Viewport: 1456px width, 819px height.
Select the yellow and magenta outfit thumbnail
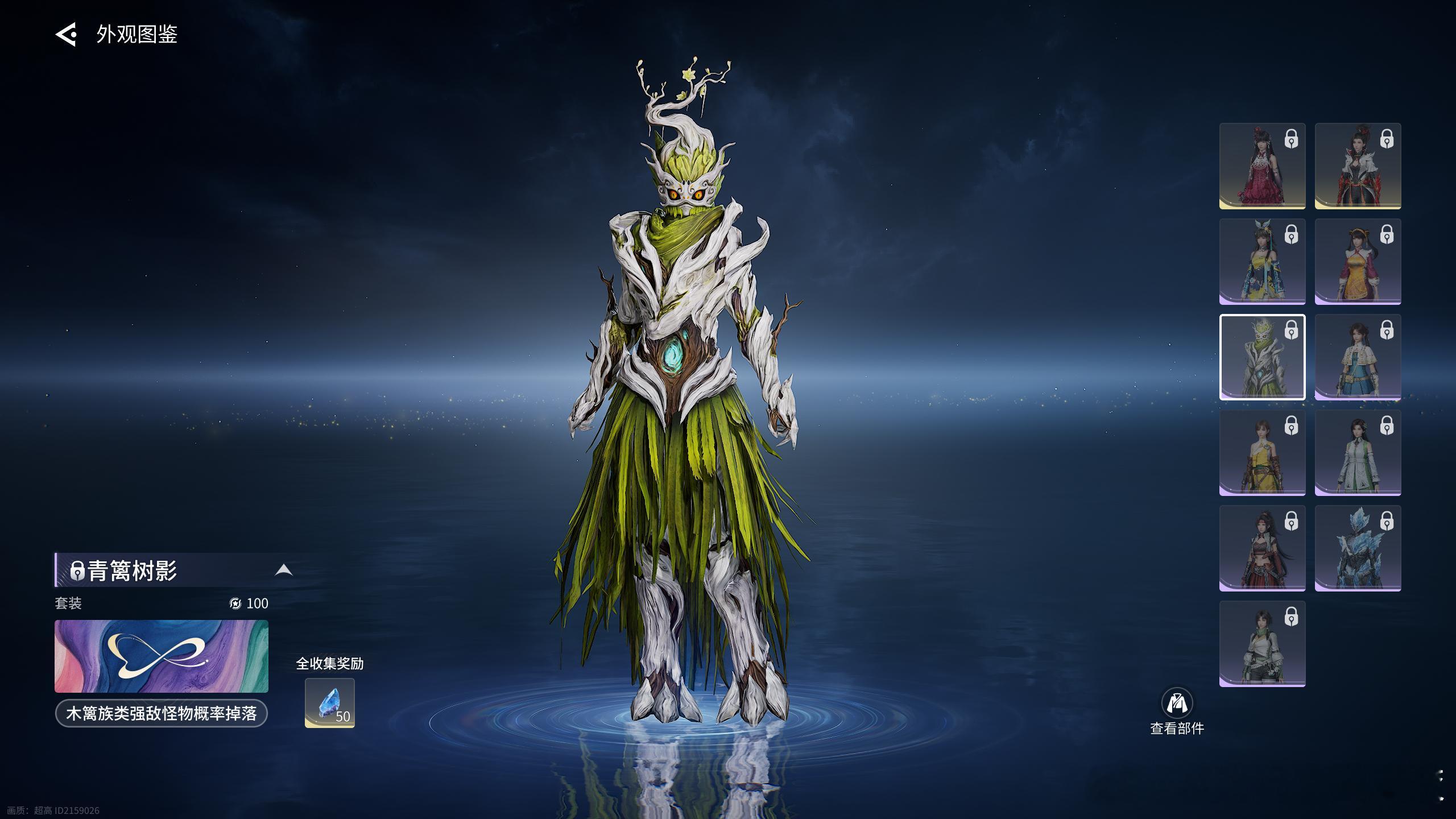point(1358,262)
